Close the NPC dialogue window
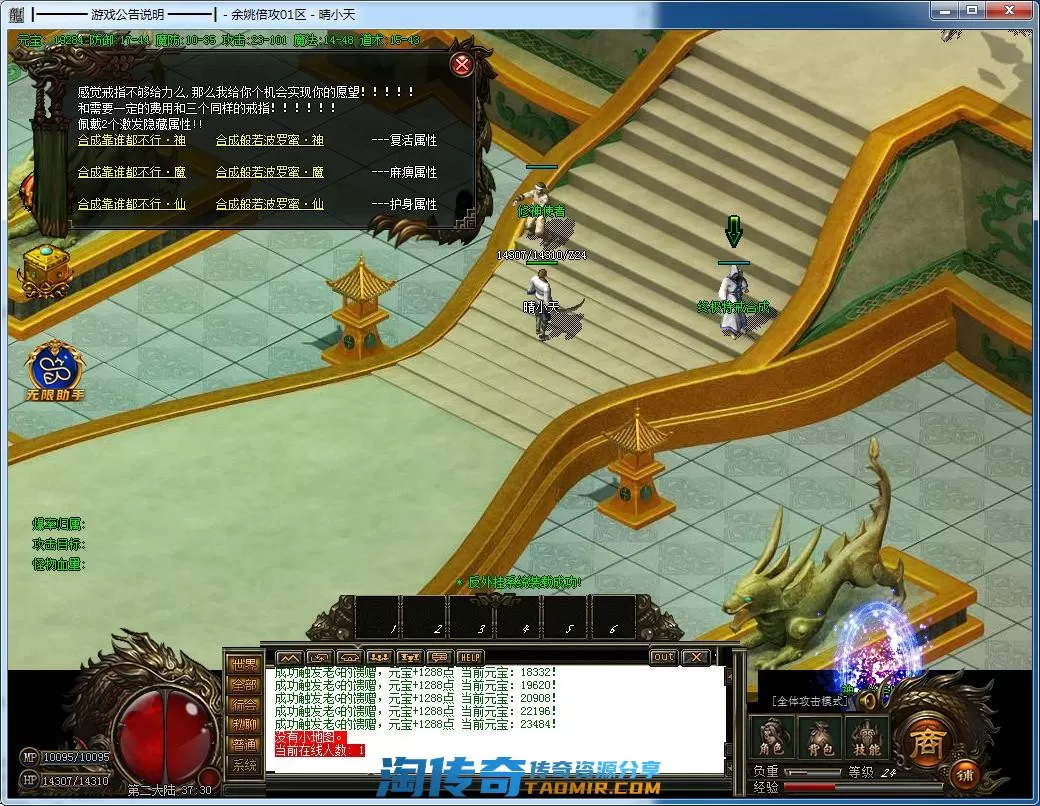The height and width of the screenshot is (806, 1040). point(462,65)
